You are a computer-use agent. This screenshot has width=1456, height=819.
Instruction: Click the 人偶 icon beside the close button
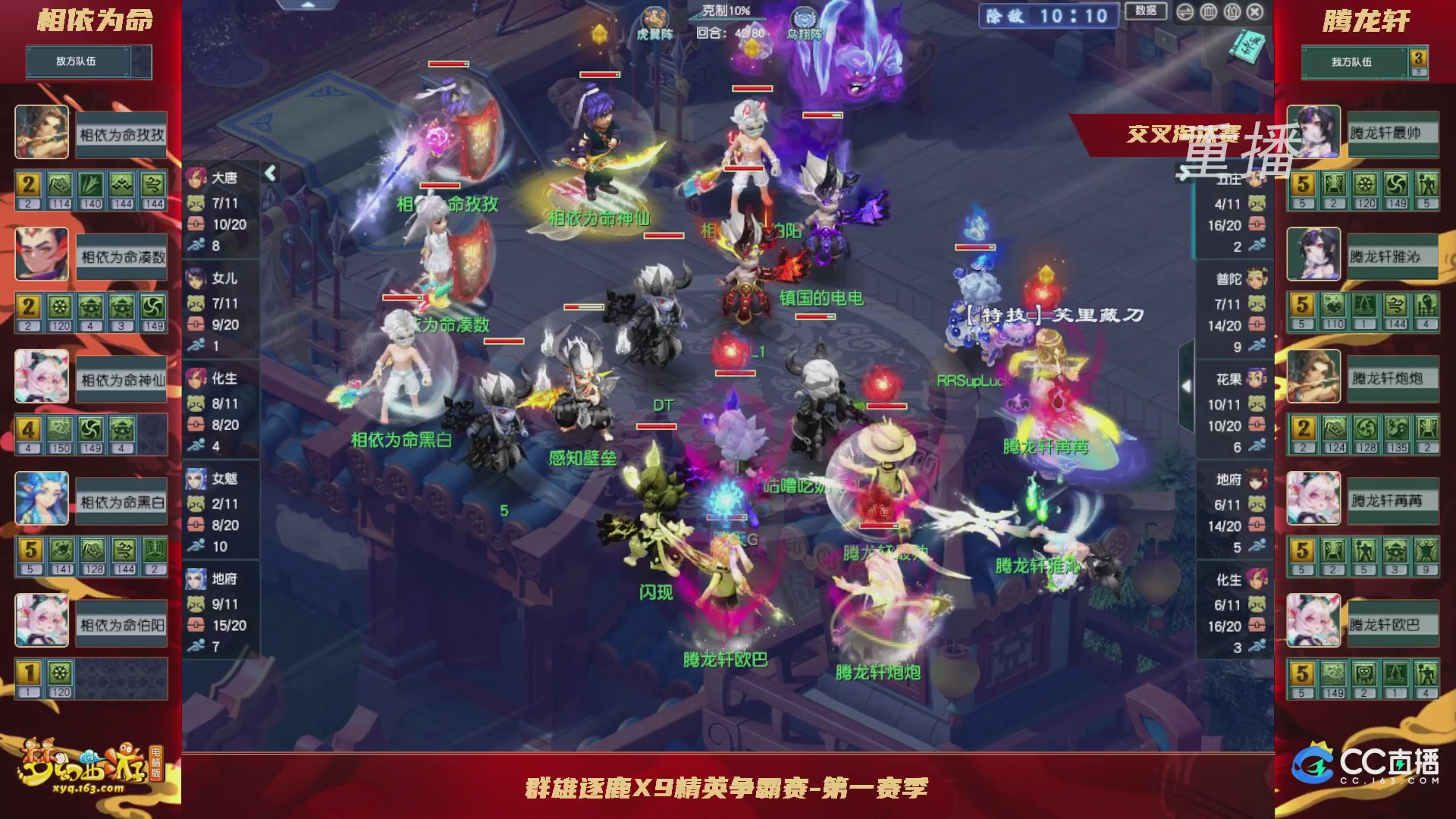point(1232,12)
